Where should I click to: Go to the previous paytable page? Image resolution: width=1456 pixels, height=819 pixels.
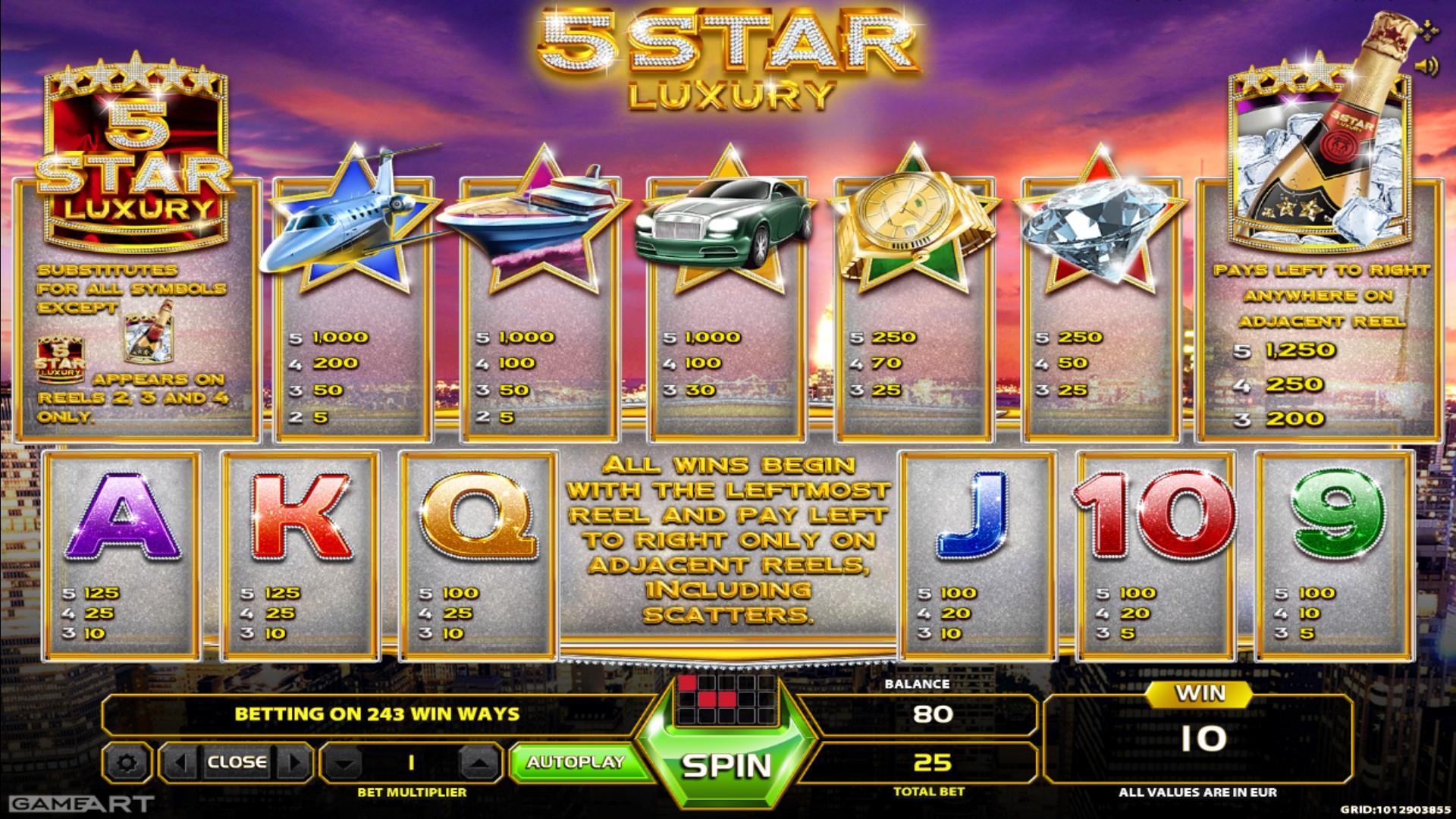pyautogui.click(x=180, y=762)
